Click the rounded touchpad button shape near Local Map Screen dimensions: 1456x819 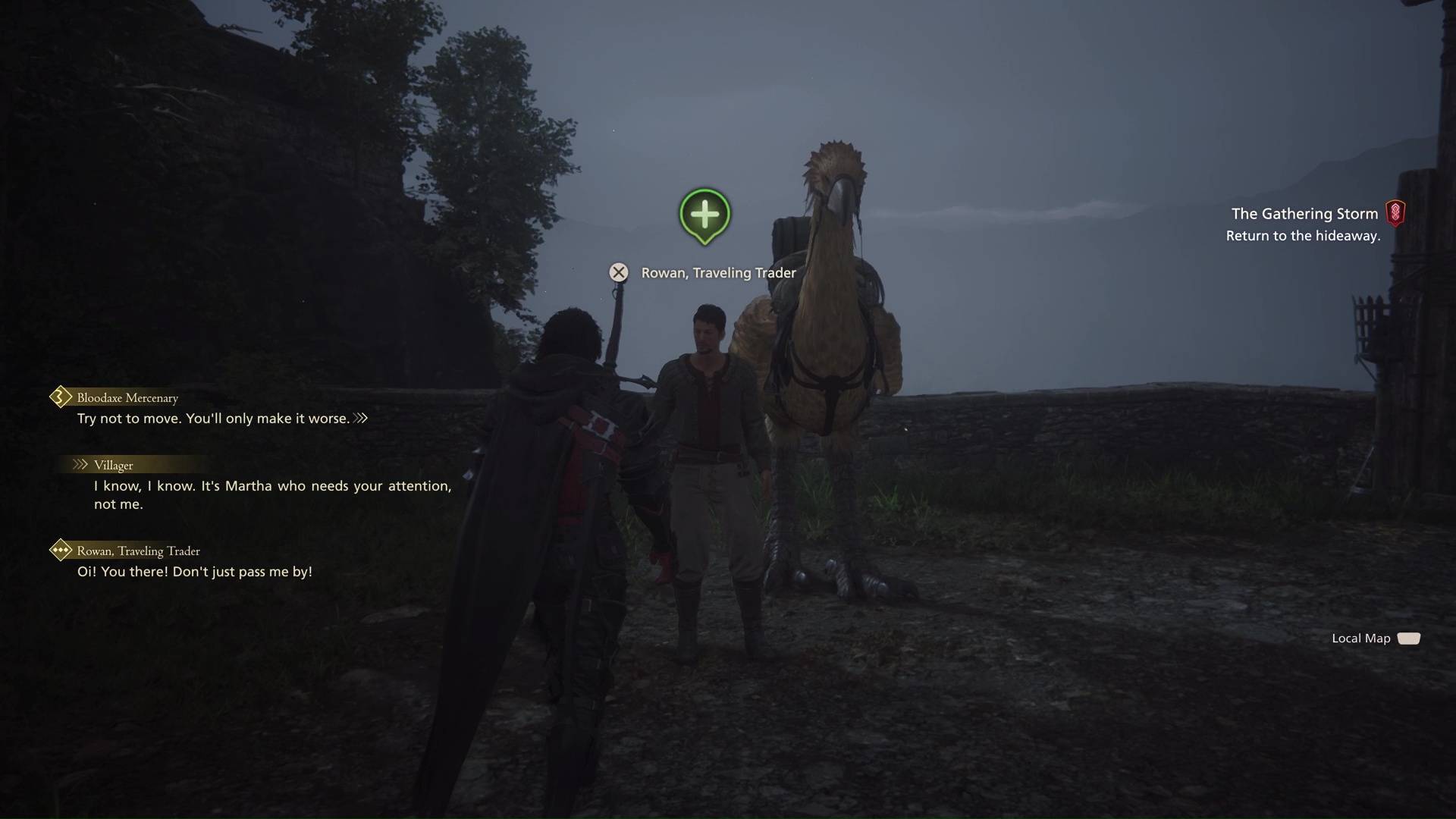click(1410, 638)
